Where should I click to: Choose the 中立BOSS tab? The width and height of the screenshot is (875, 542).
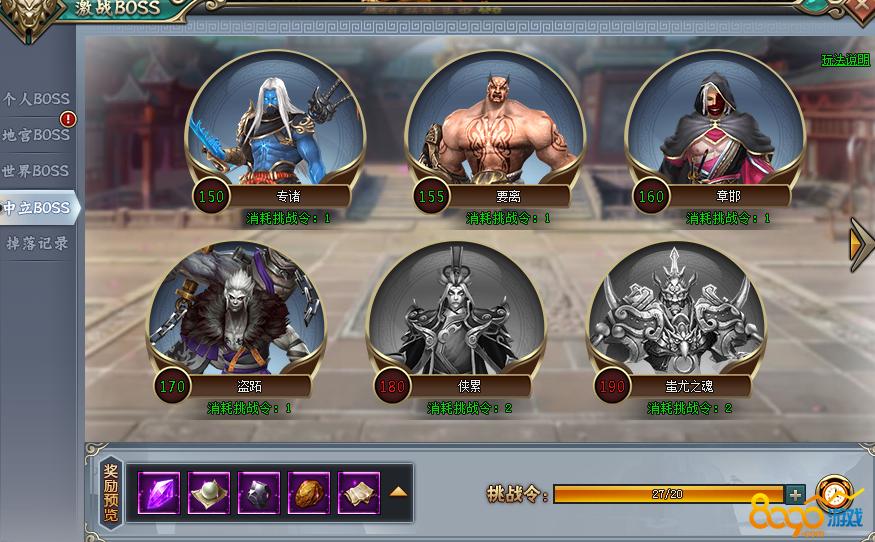[37, 208]
